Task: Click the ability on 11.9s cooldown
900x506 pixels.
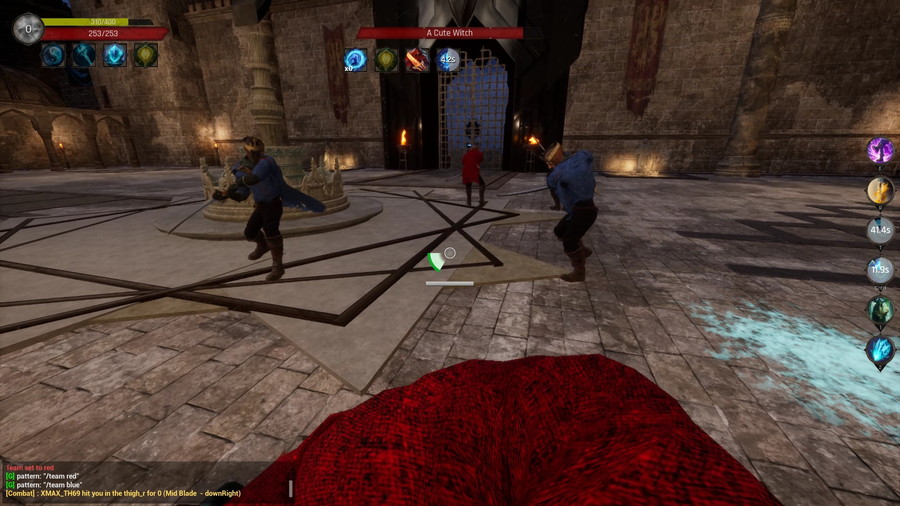Action: tap(880, 270)
